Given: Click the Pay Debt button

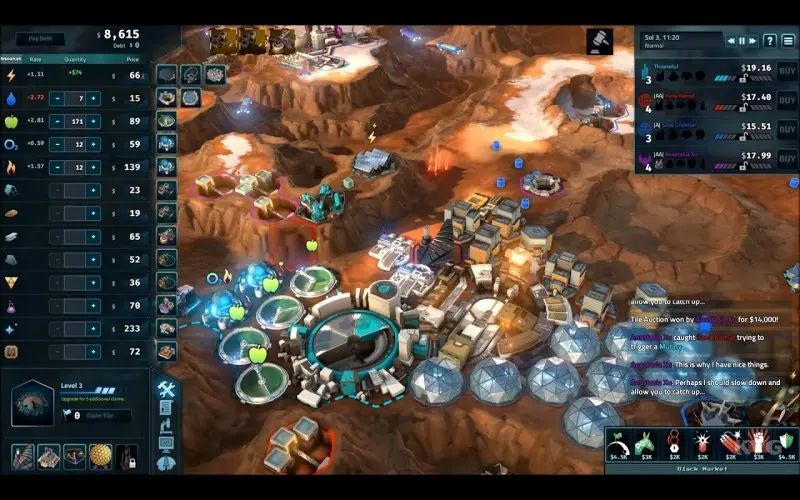Looking at the screenshot, I should point(40,40).
